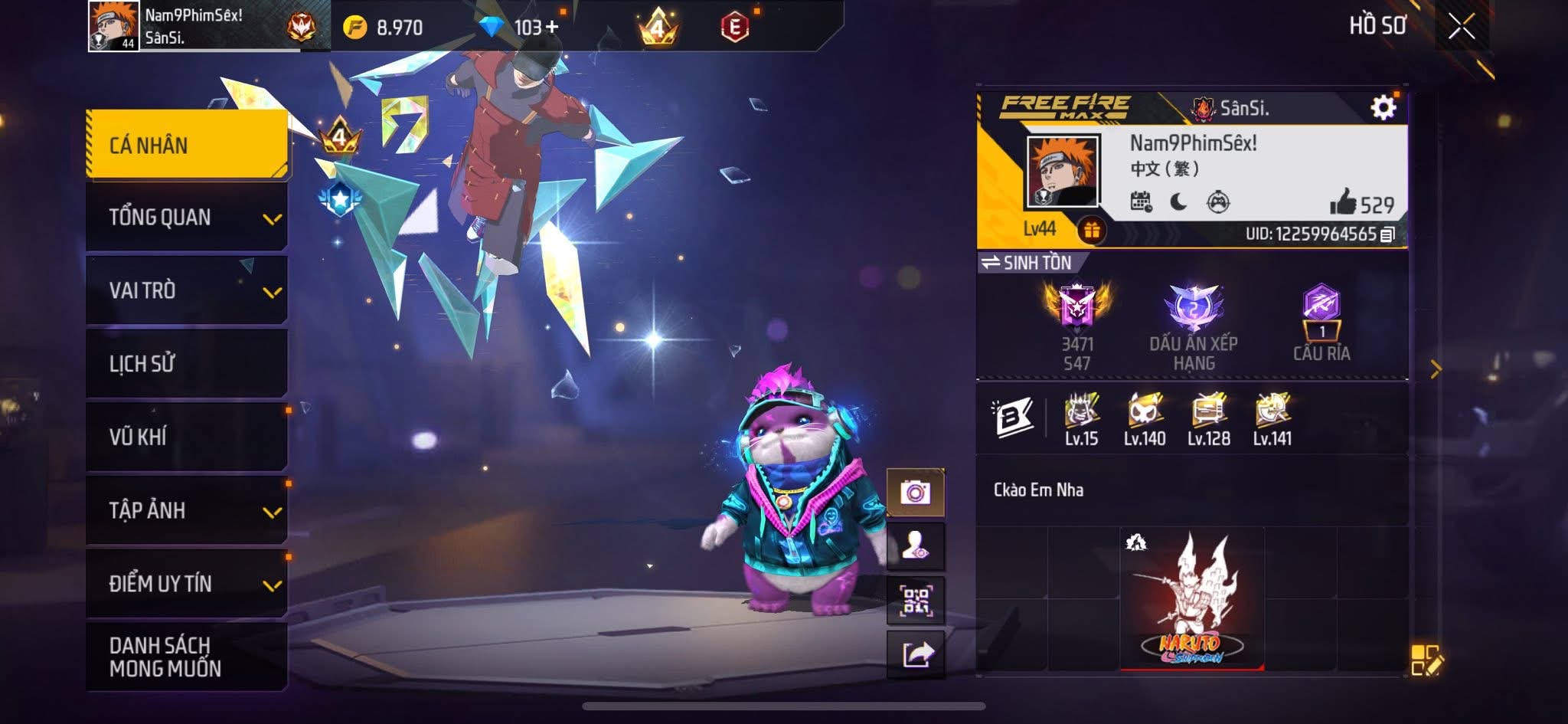1568x724 pixels.
Task: Open the Vũ Khí tab
Action: (x=187, y=437)
